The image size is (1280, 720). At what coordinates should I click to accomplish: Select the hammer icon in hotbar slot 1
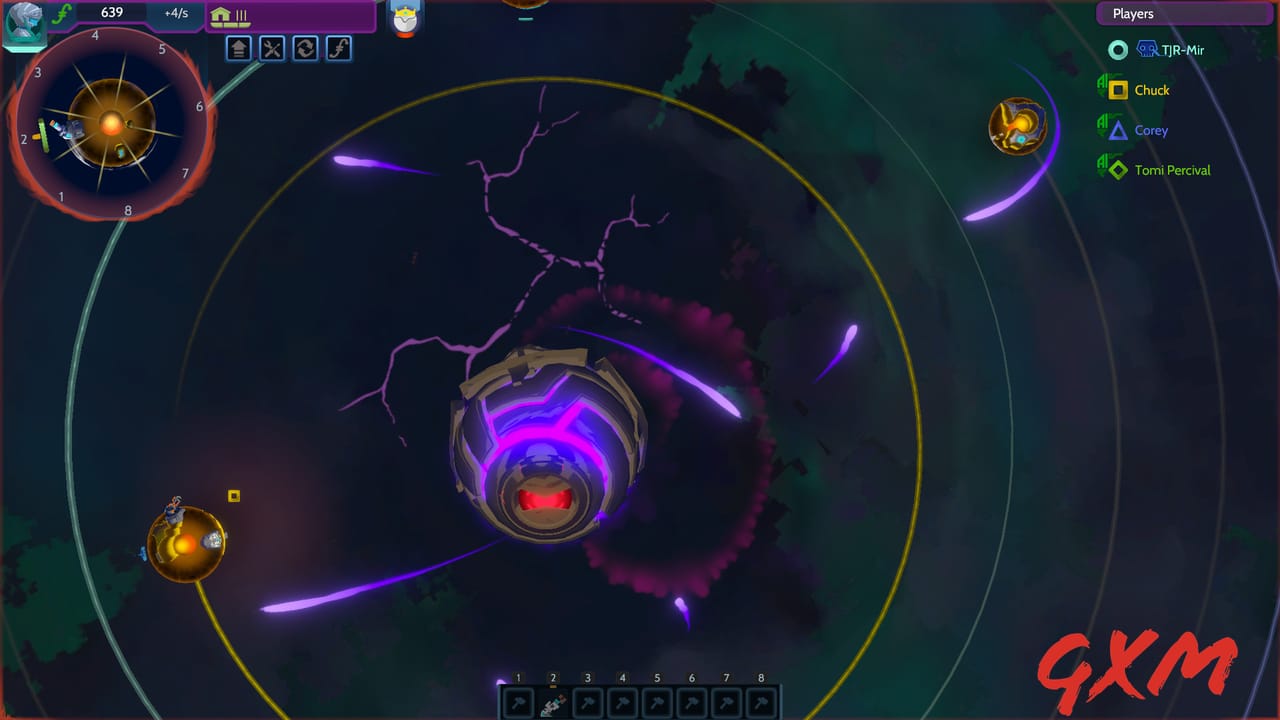[x=517, y=703]
